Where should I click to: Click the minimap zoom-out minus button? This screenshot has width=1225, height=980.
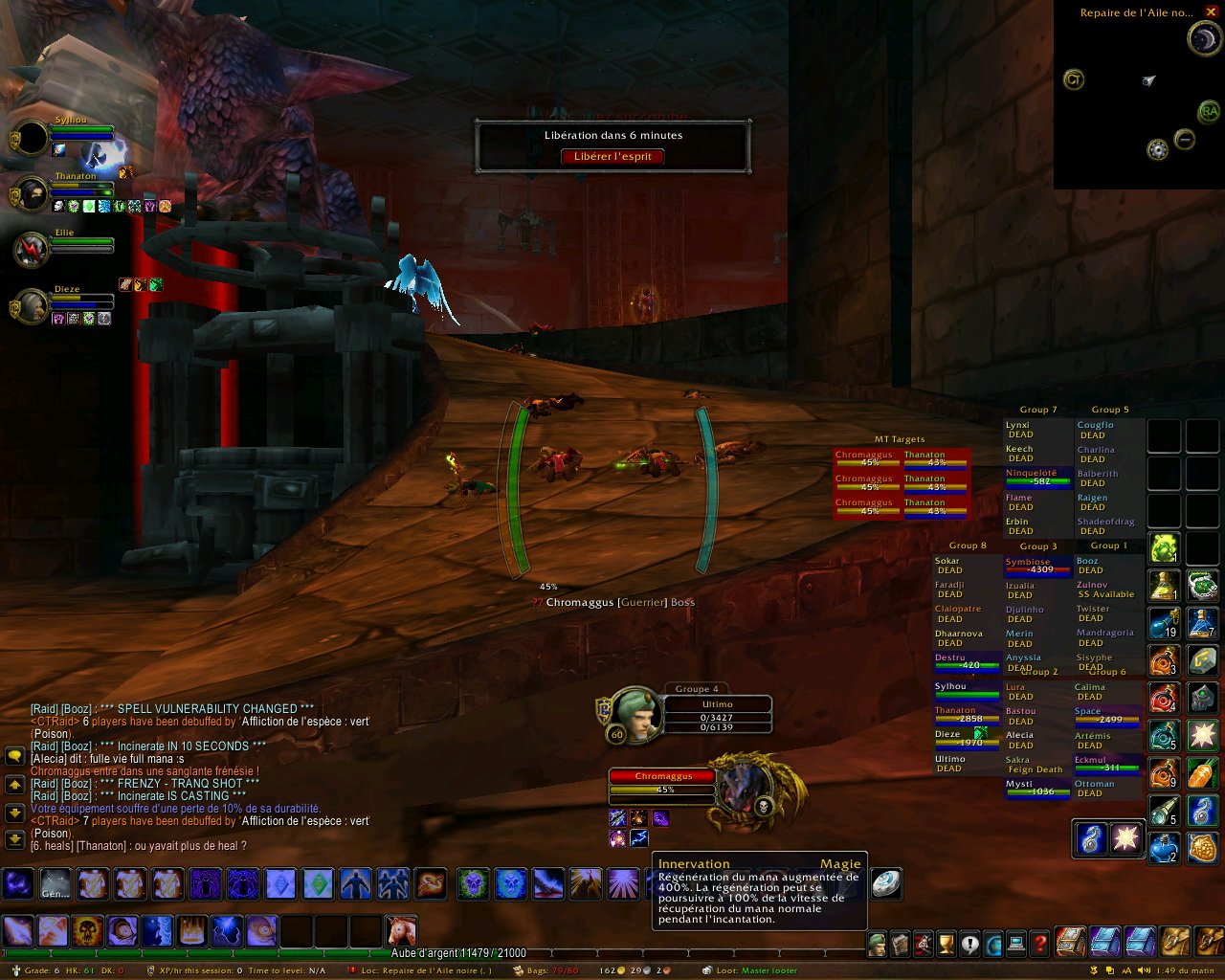1185,140
